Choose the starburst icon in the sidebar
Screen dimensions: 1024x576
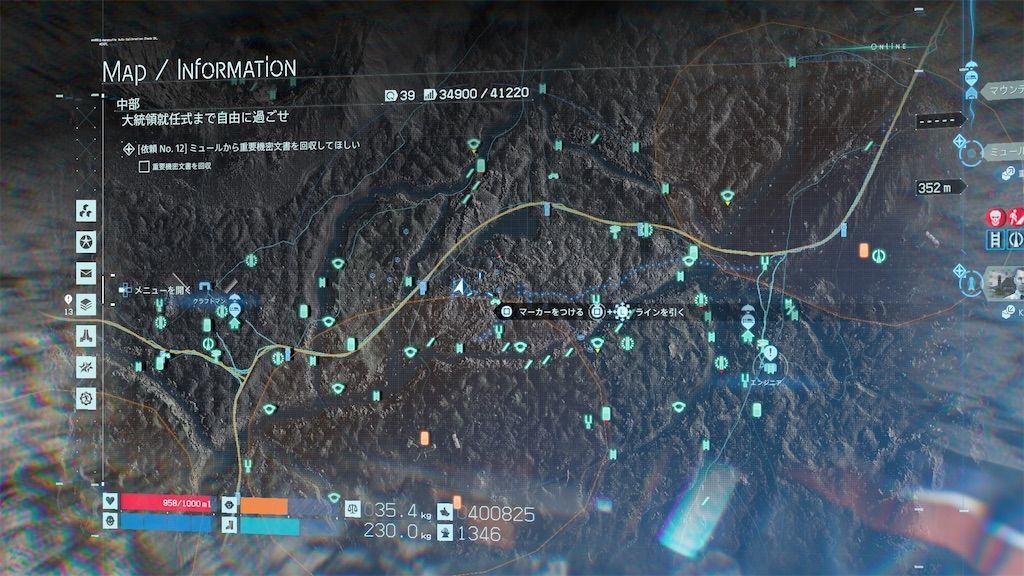(x=86, y=366)
